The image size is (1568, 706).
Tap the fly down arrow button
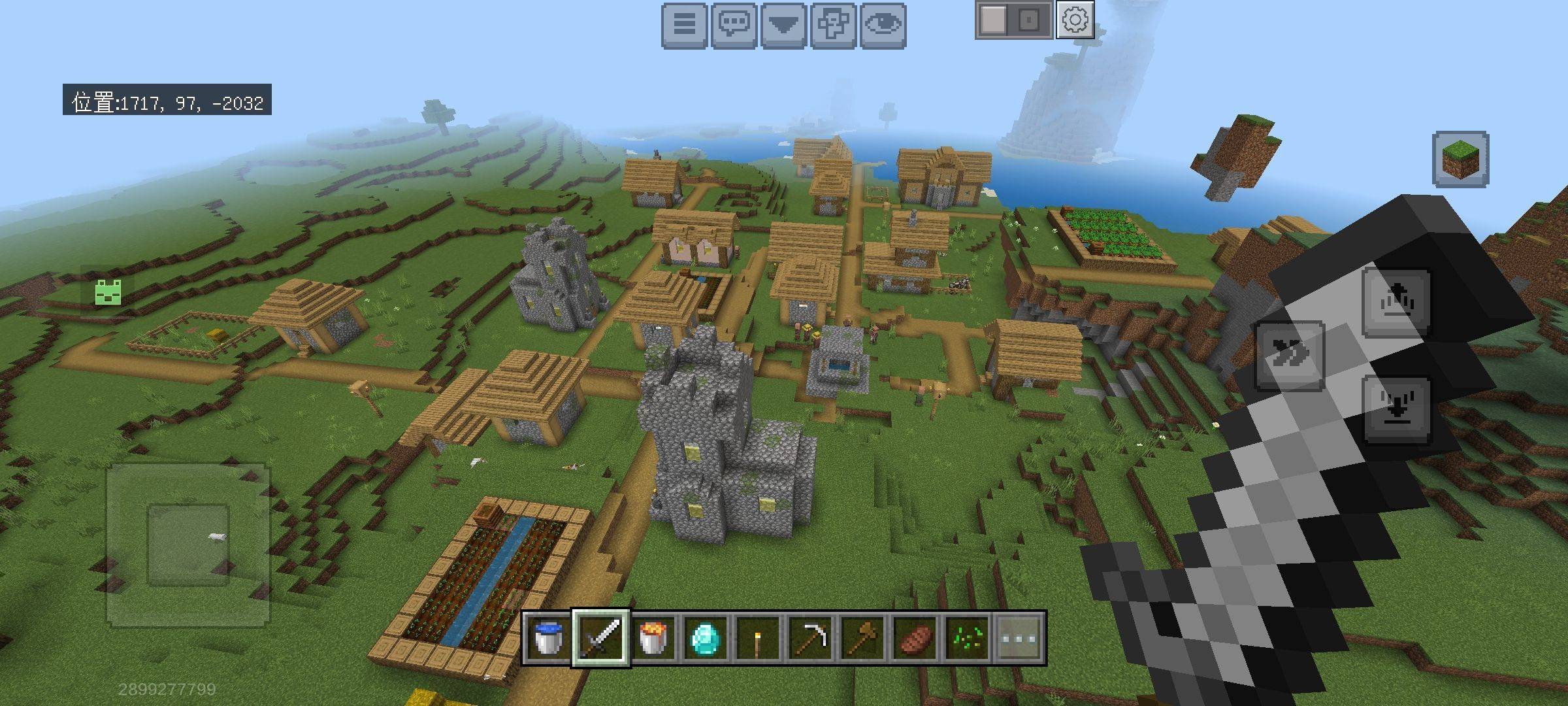[x=1396, y=410]
